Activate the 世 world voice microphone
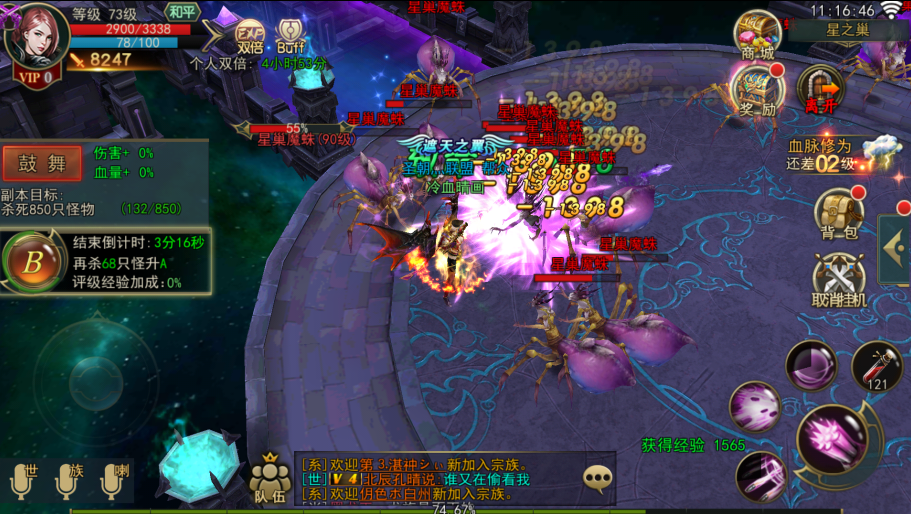The width and height of the screenshot is (911, 514). (24, 481)
